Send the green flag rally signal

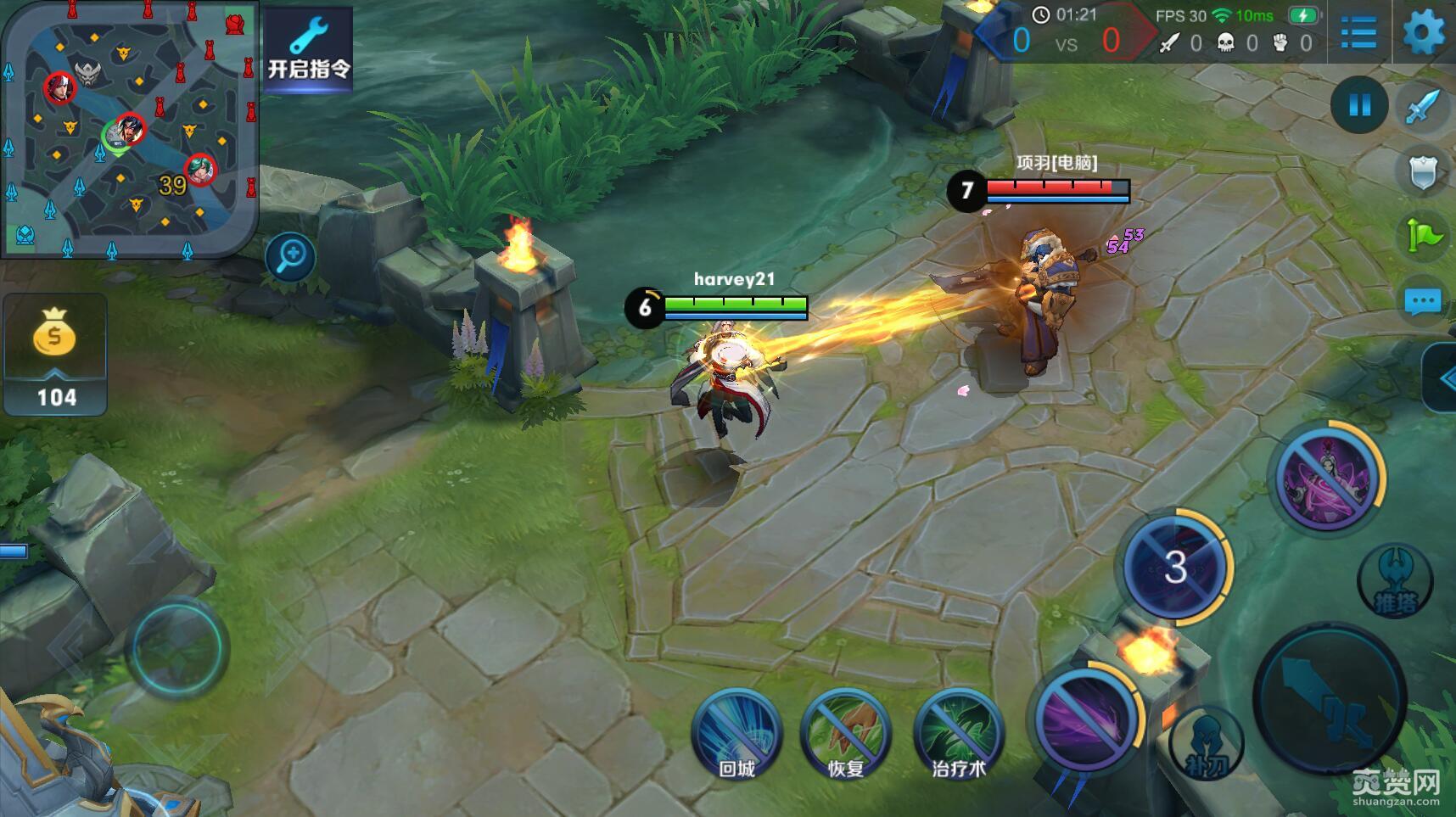click(x=1423, y=235)
